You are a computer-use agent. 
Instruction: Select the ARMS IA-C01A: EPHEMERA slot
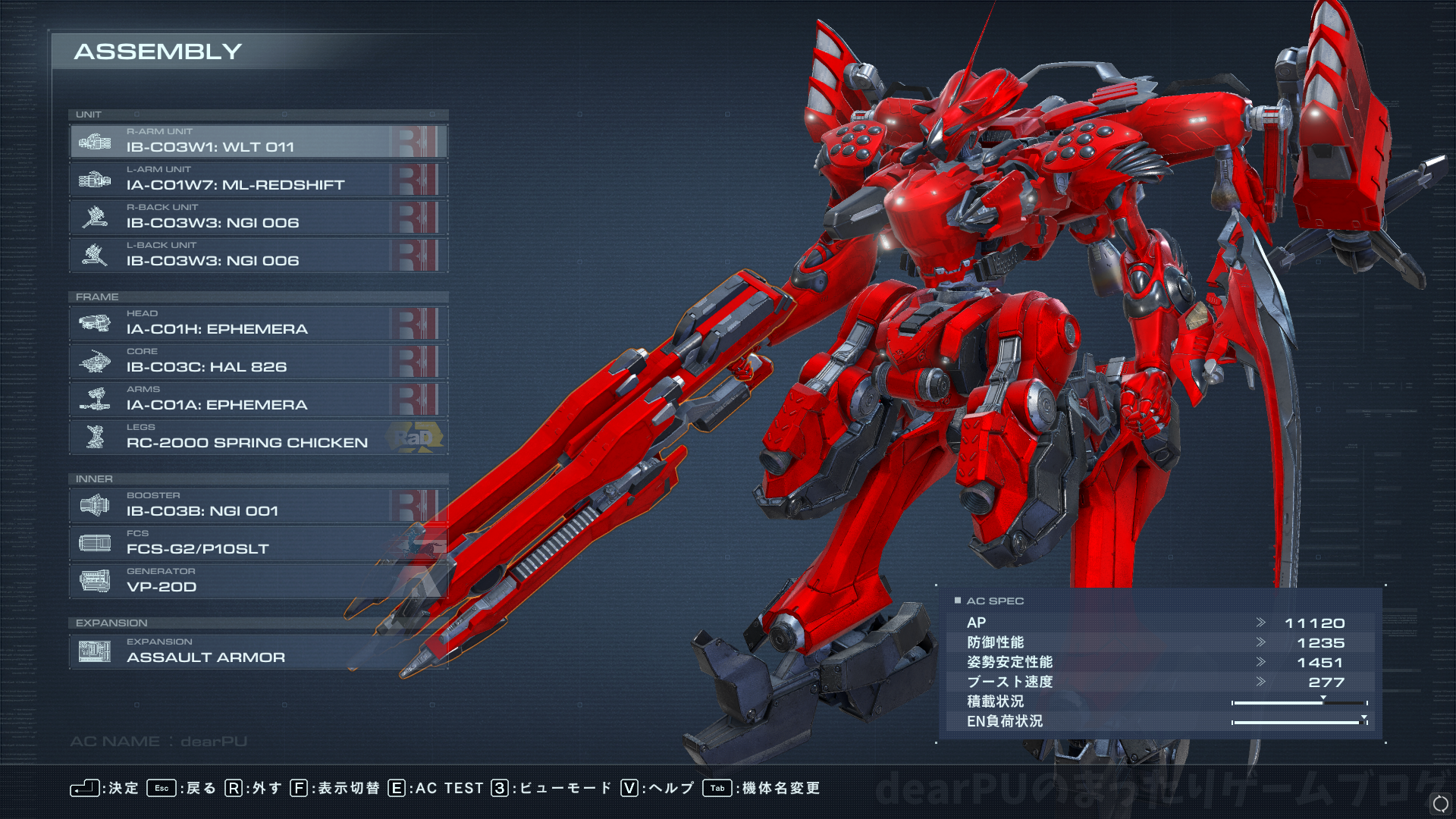point(258,400)
